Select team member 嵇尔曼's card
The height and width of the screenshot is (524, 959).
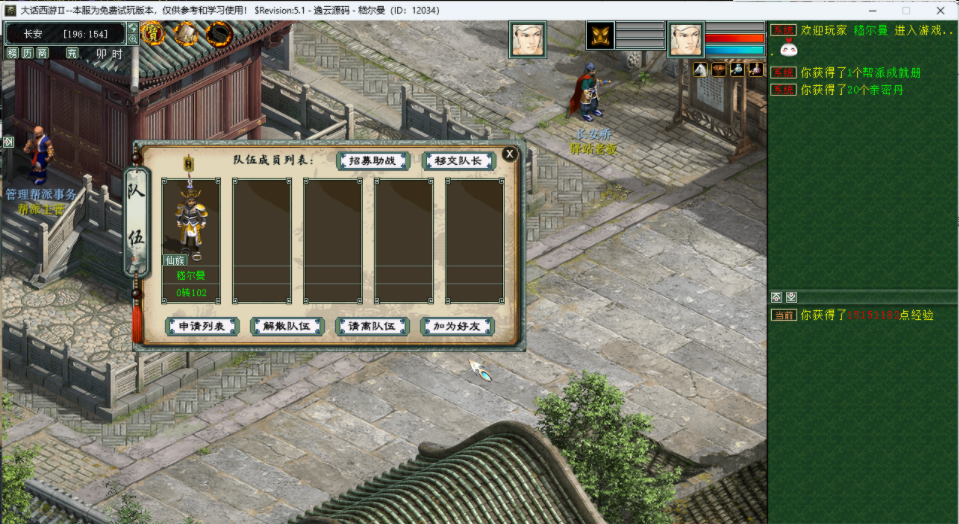[x=191, y=238]
